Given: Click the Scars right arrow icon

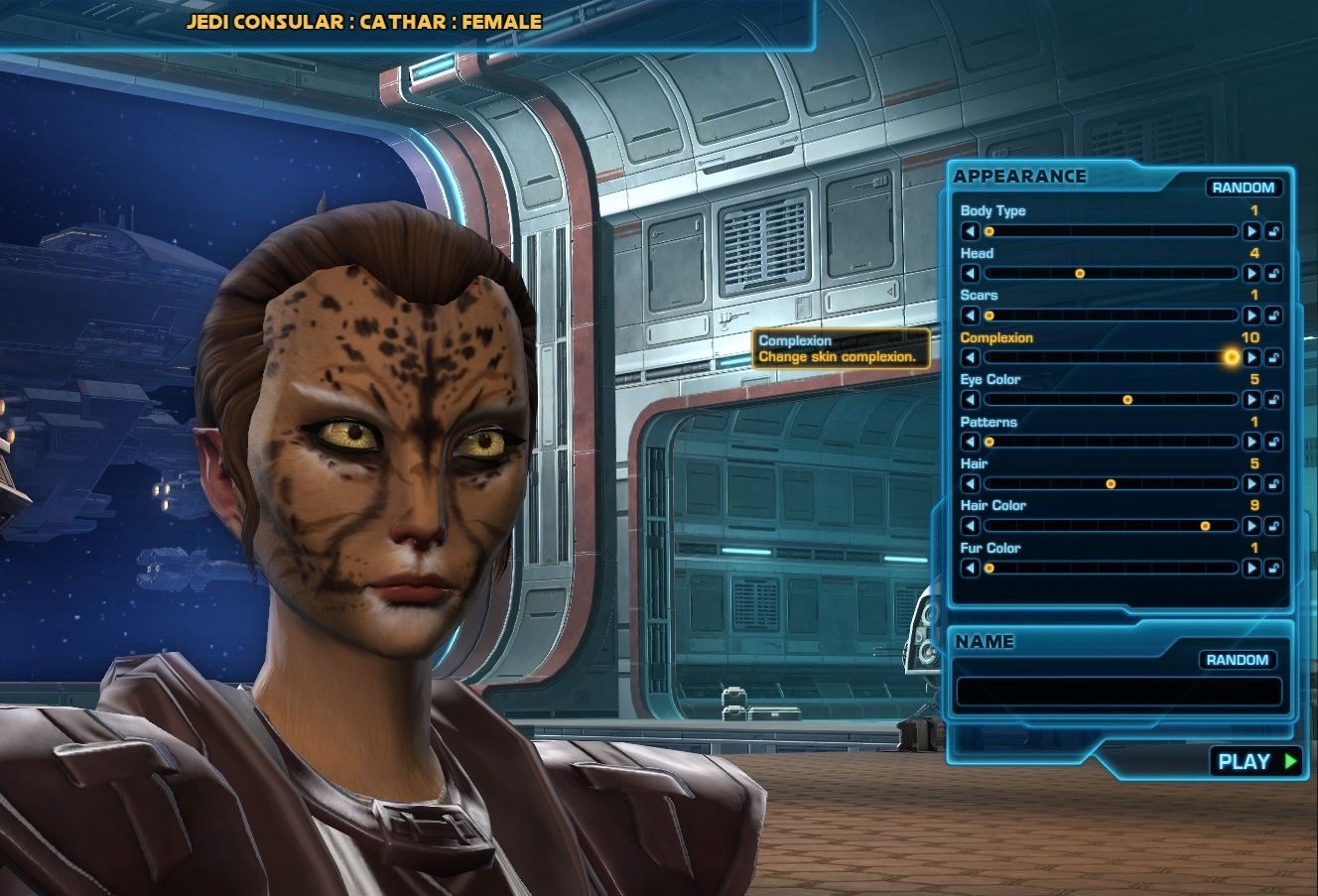Looking at the screenshot, I should [1252, 316].
